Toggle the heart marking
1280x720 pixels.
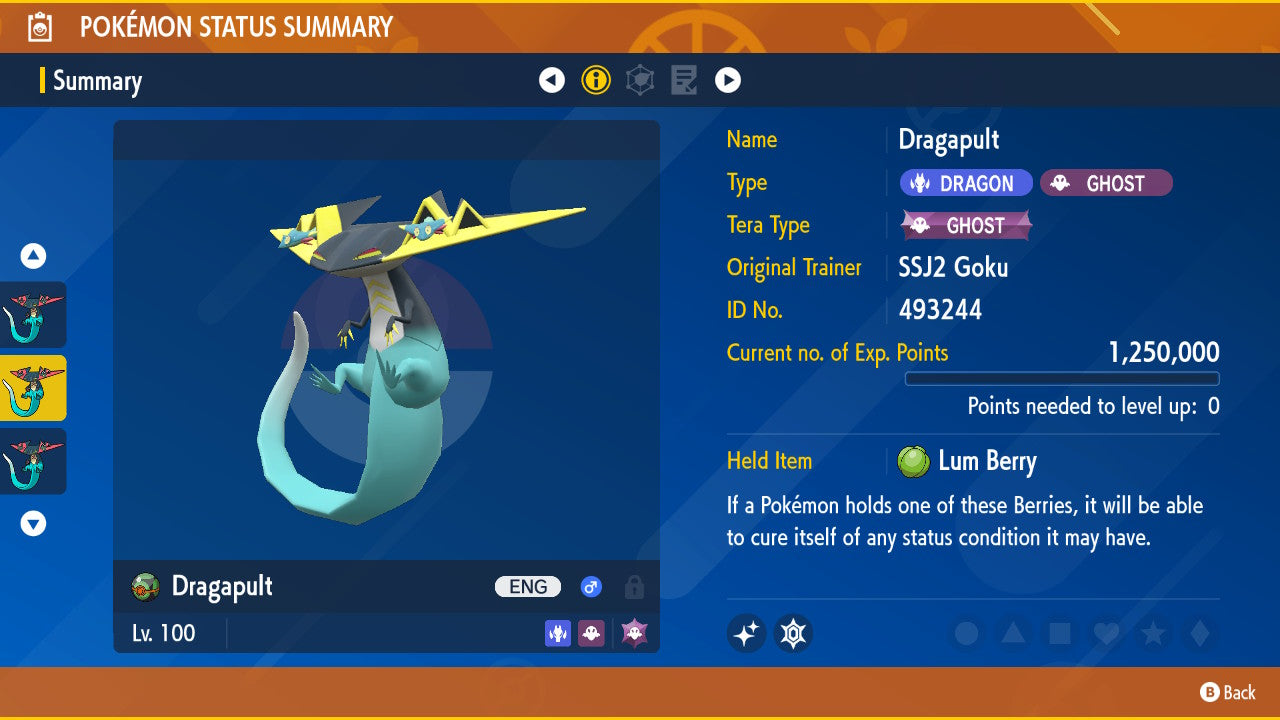pyautogui.click(x=1106, y=633)
